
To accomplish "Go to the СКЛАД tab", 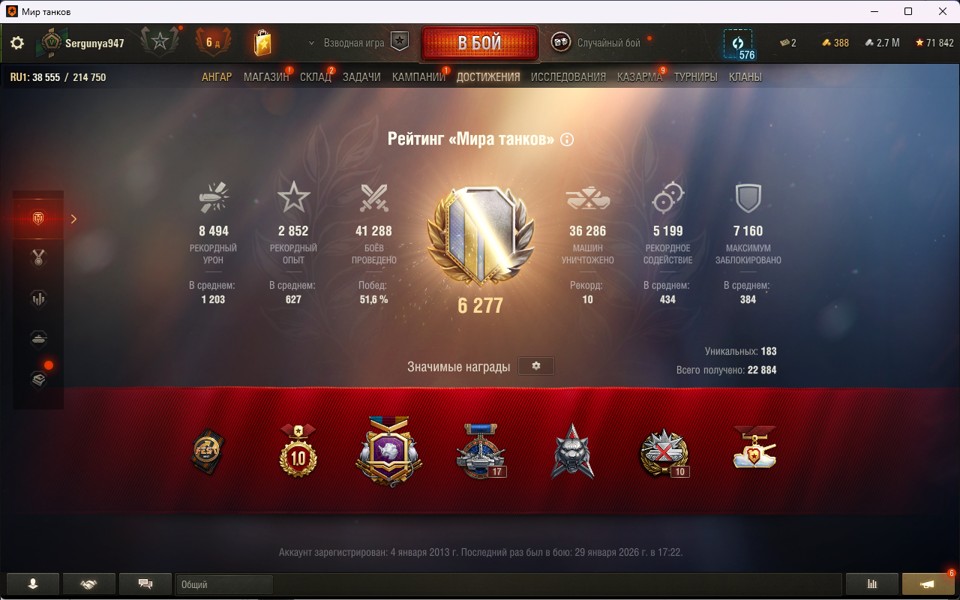I will click(x=315, y=77).
